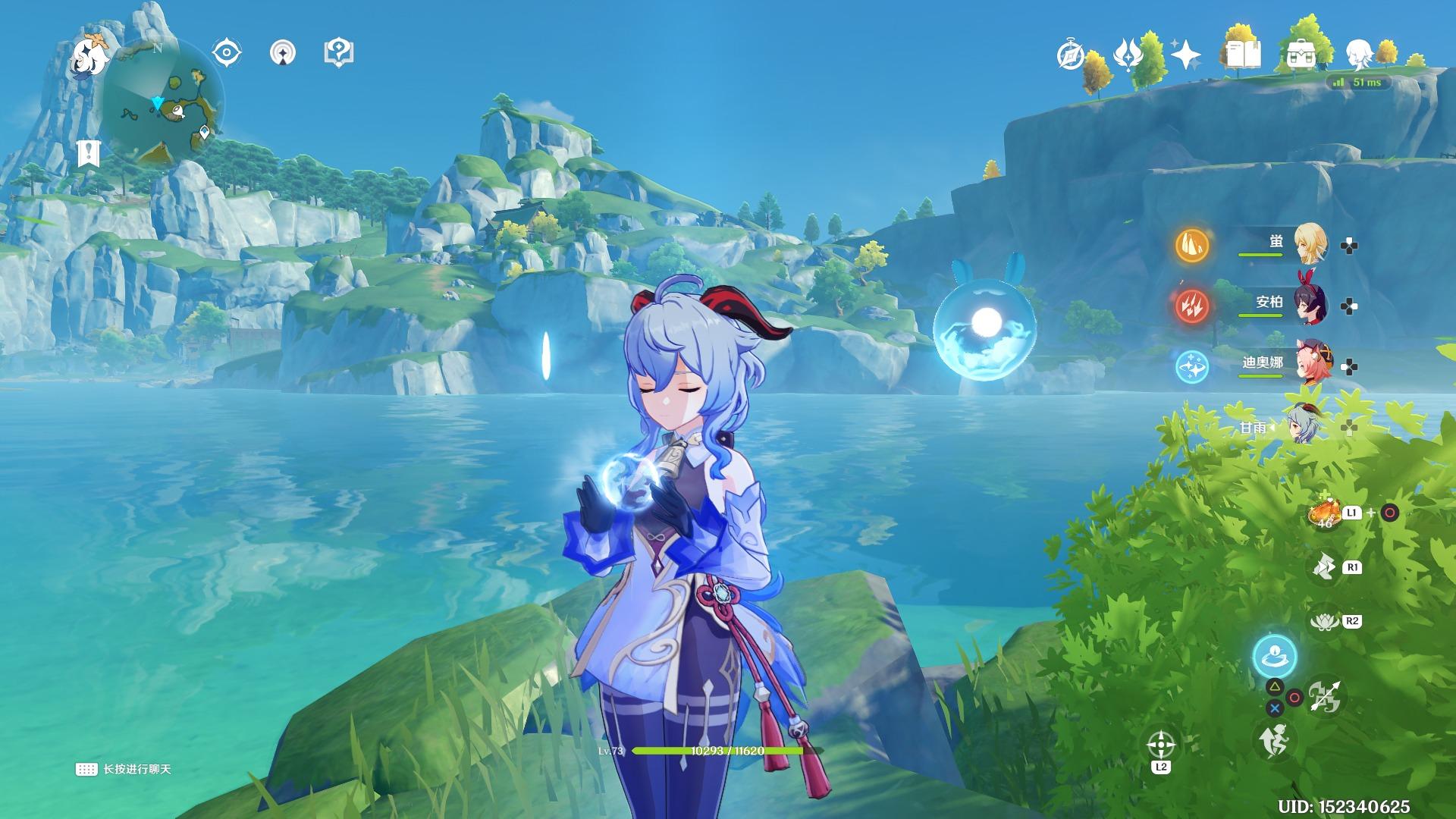Open the quest bookmark with exclamation mark

(89, 152)
